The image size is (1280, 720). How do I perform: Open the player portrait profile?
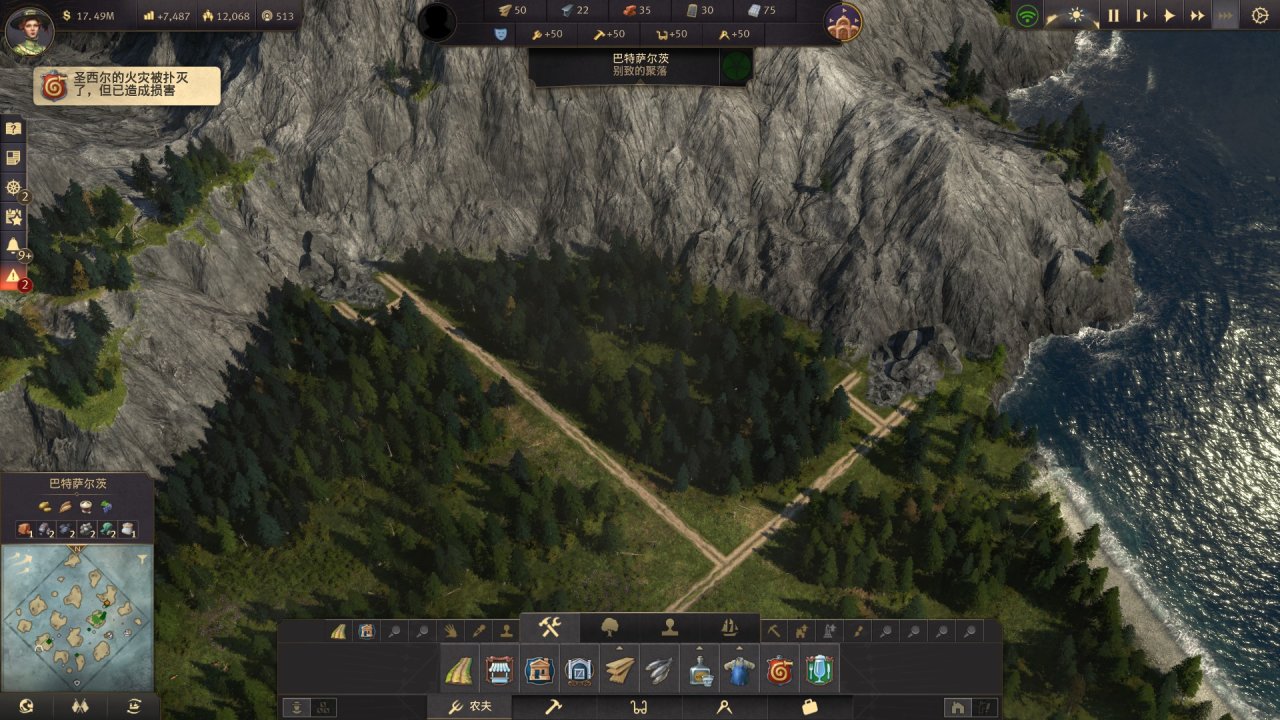tap(28, 30)
